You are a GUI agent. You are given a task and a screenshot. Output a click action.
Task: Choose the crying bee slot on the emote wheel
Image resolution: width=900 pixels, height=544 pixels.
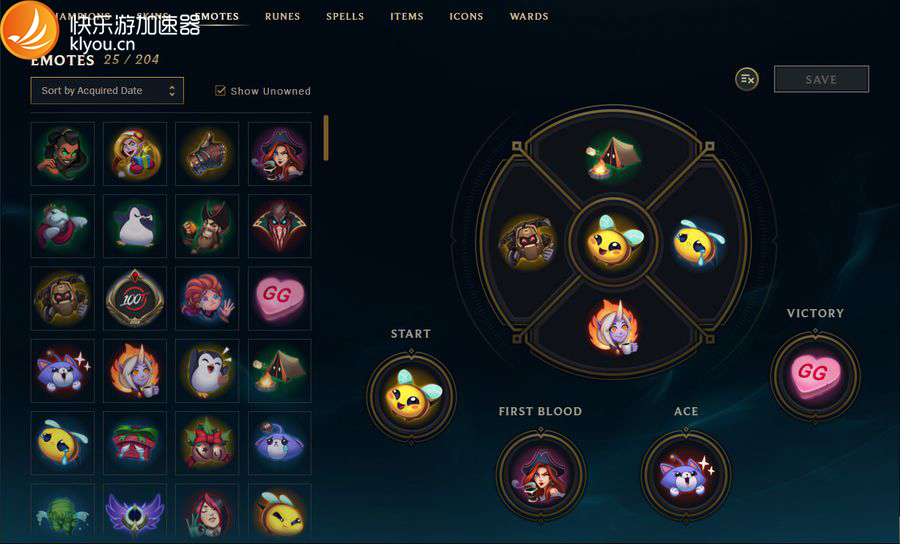[x=696, y=241]
